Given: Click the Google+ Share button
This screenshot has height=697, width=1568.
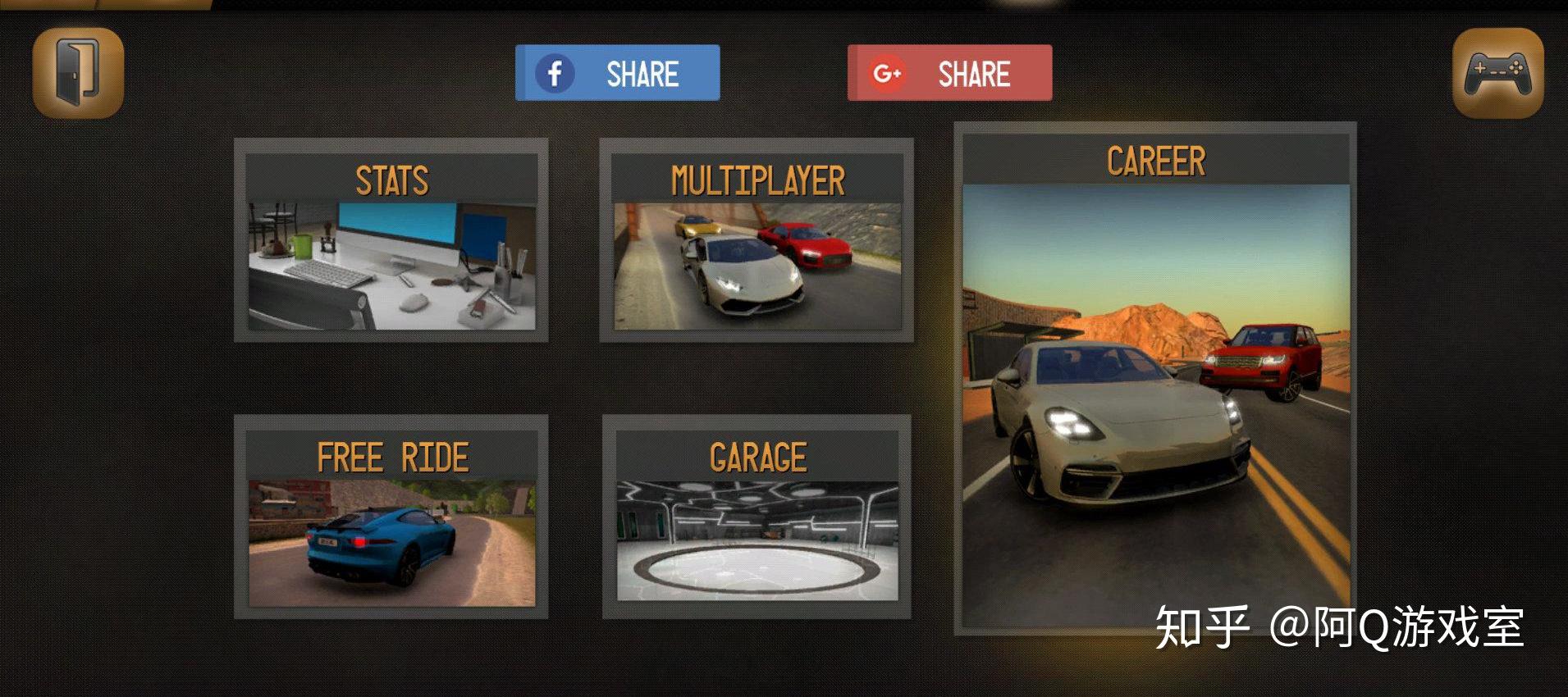Looking at the screenshot, I should (x=949, y=74).
